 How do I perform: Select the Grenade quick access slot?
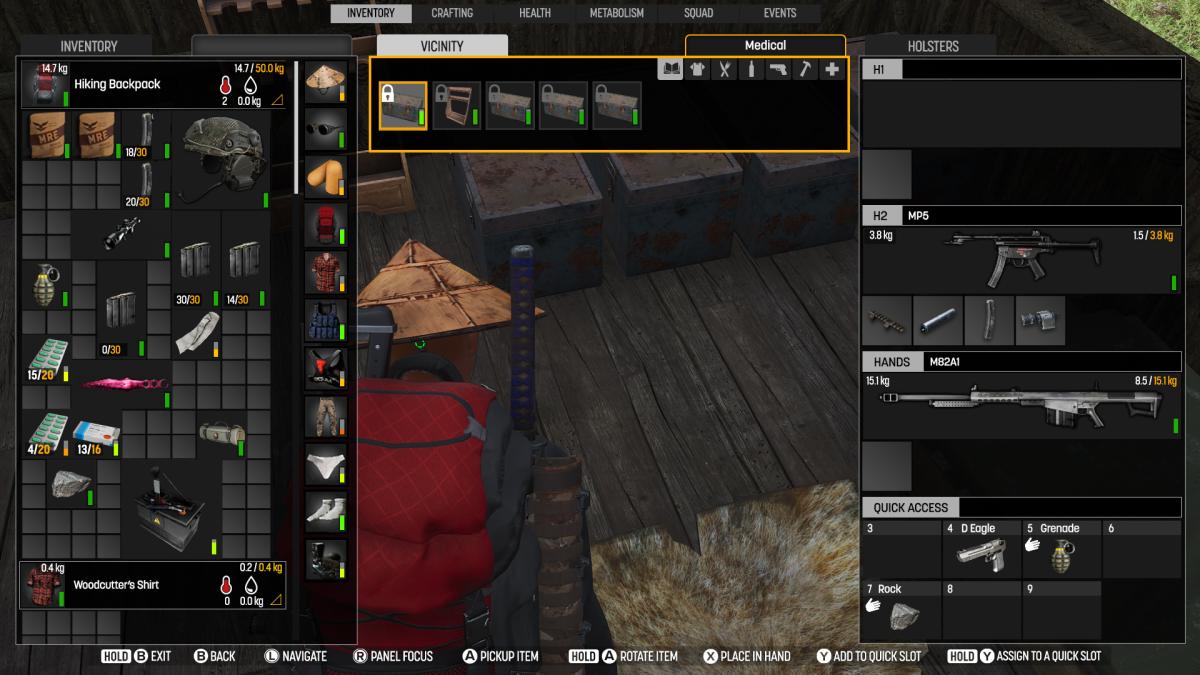point(1061,548)
